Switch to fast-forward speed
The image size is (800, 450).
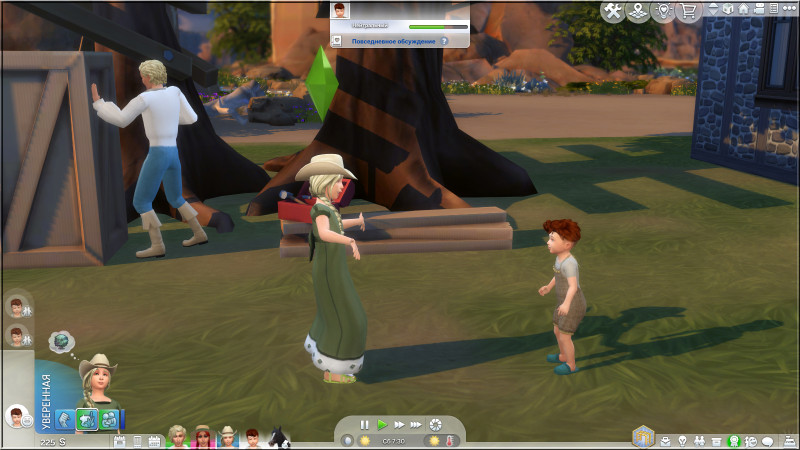[x=399, y=425]
